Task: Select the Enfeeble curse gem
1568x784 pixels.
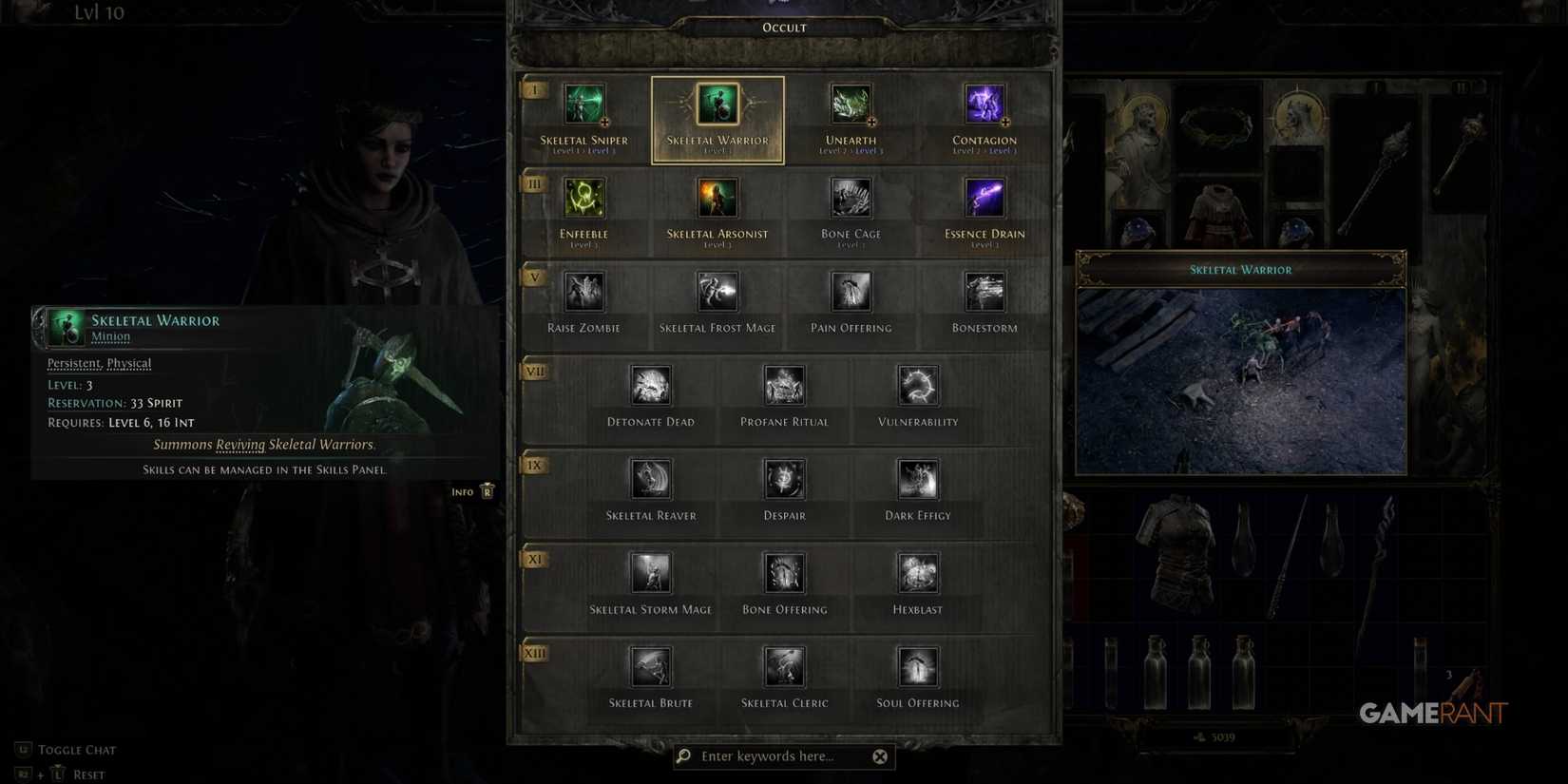Action: pyautogui.click(x=583, y=198)
